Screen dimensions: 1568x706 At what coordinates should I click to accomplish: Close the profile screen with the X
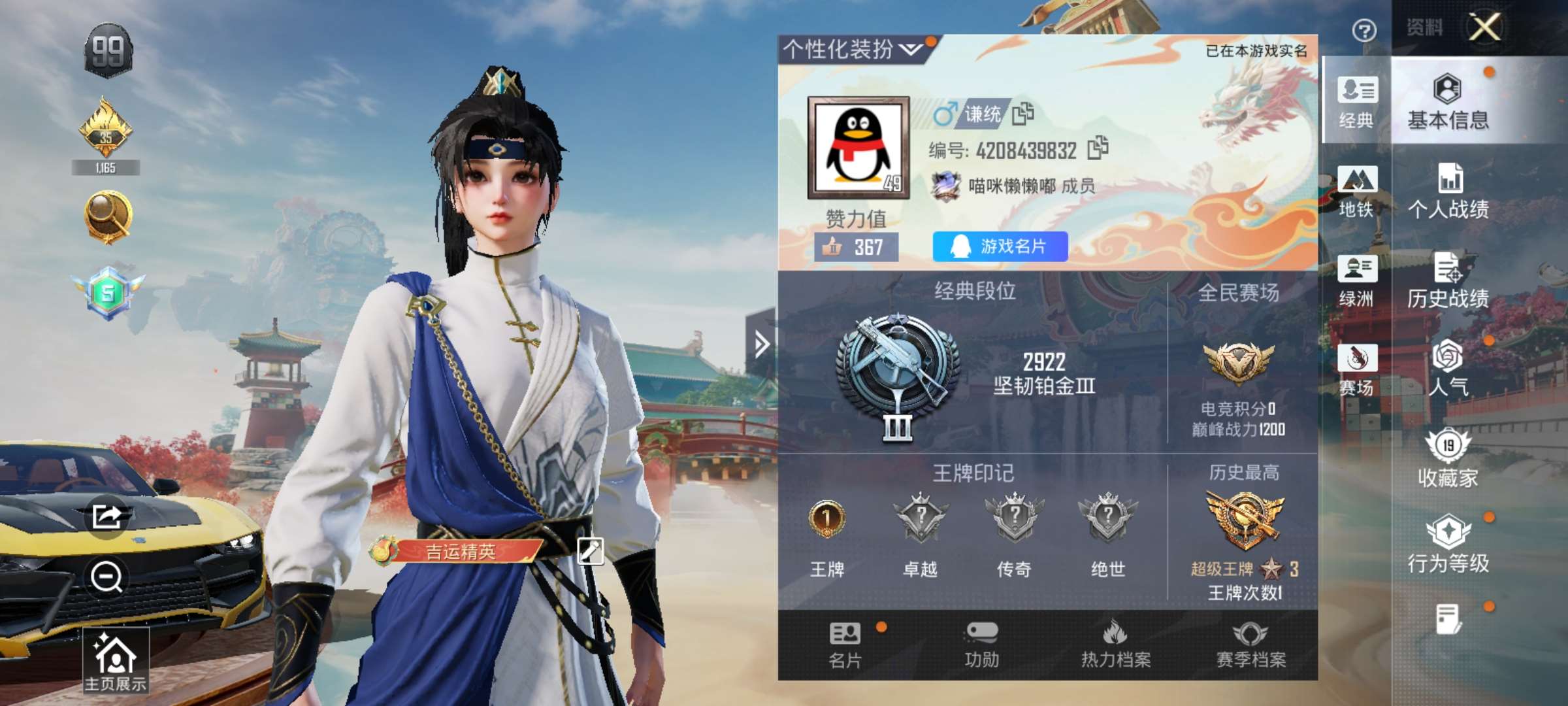[1484, 27]
